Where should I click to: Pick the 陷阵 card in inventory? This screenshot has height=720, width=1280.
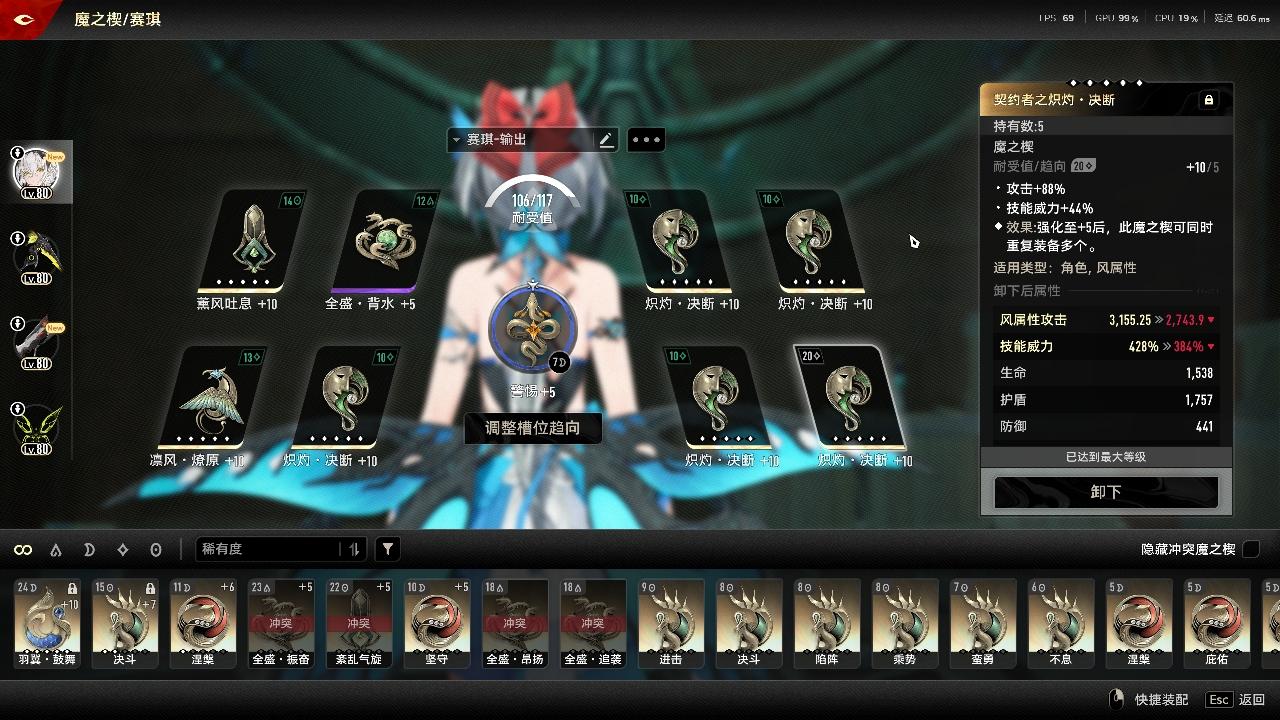tap(827, 622)
